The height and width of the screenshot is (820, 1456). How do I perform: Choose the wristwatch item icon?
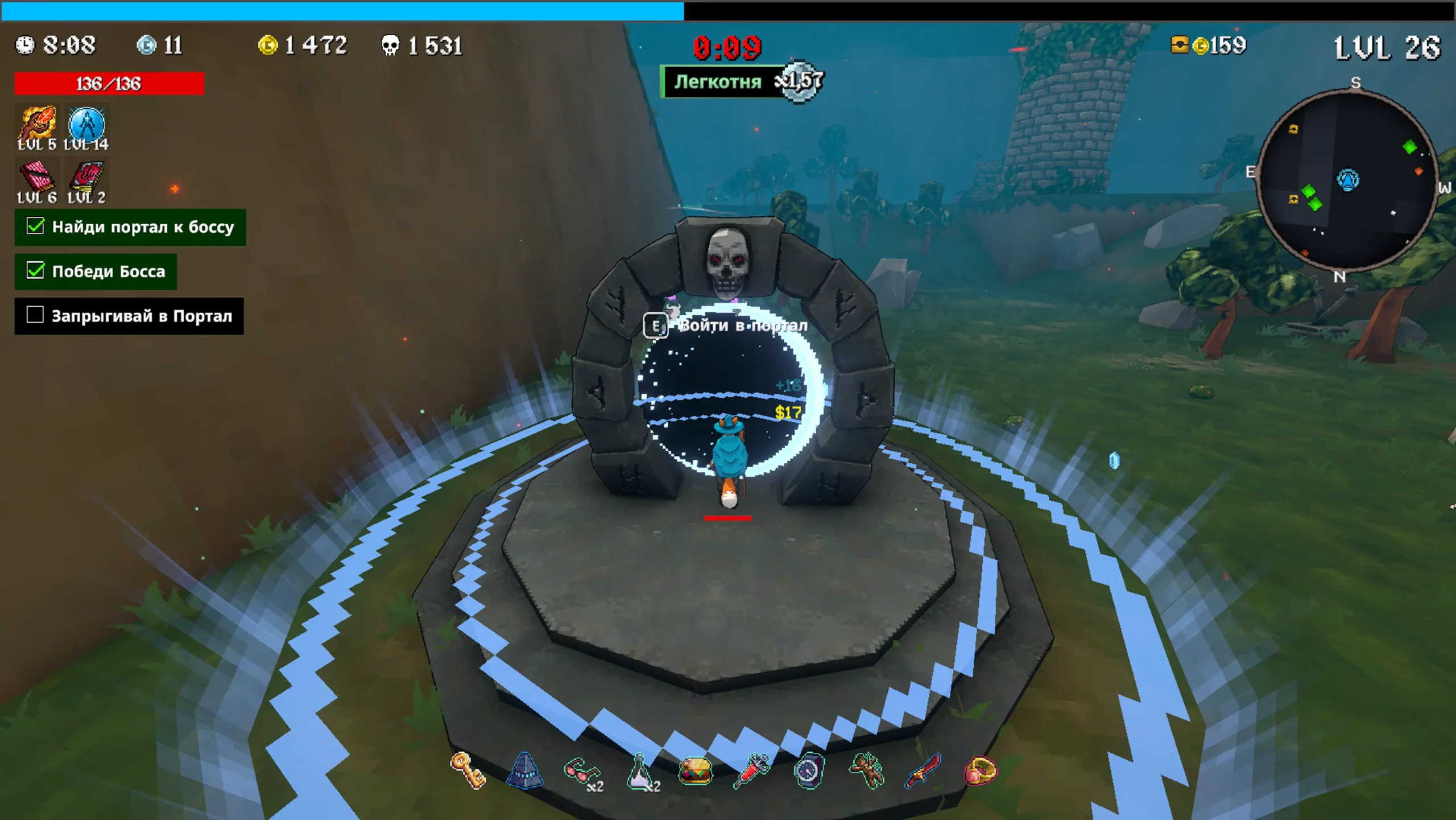tap(809, 770)
